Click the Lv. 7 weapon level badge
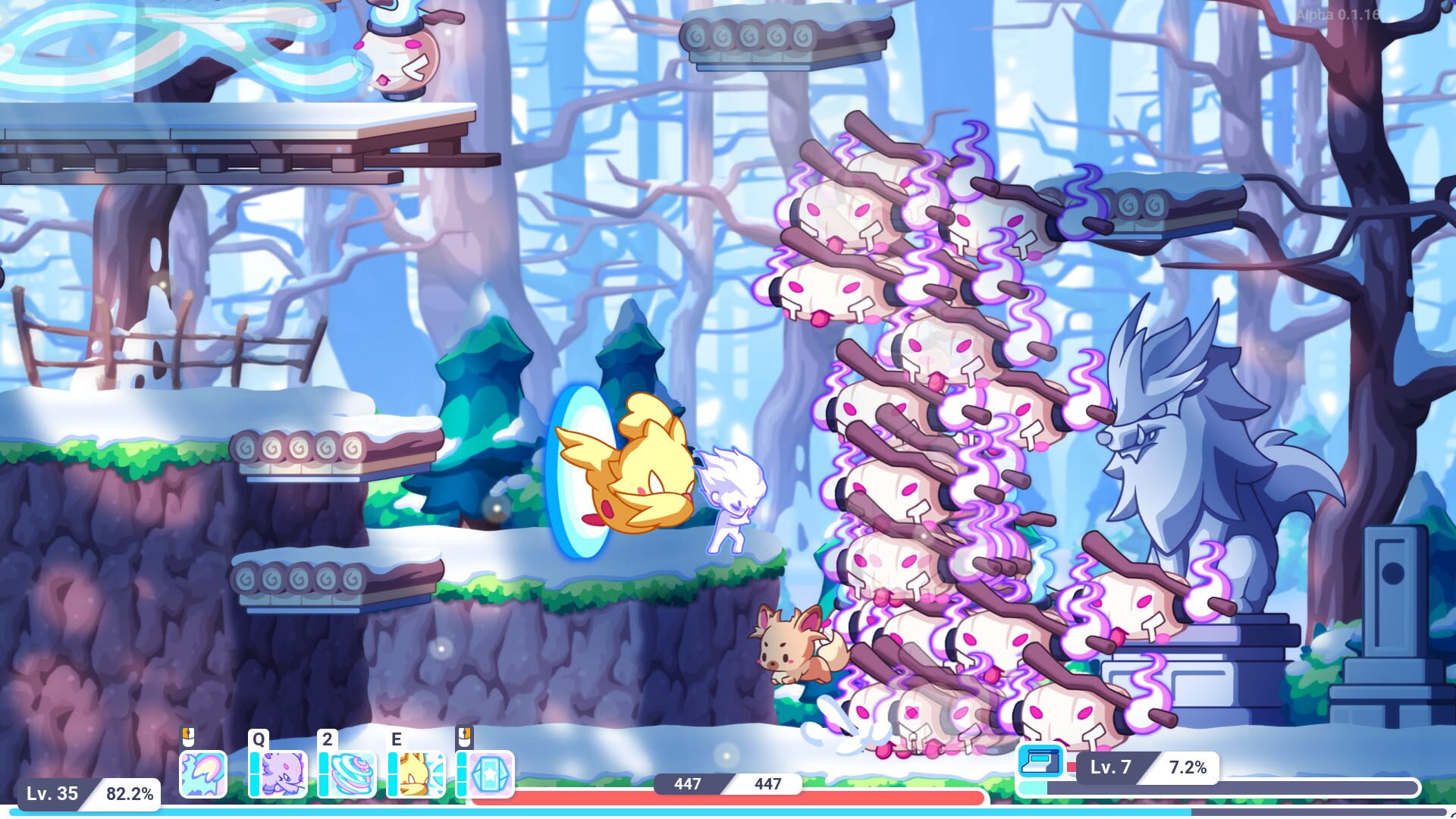 pos(1111,764)
